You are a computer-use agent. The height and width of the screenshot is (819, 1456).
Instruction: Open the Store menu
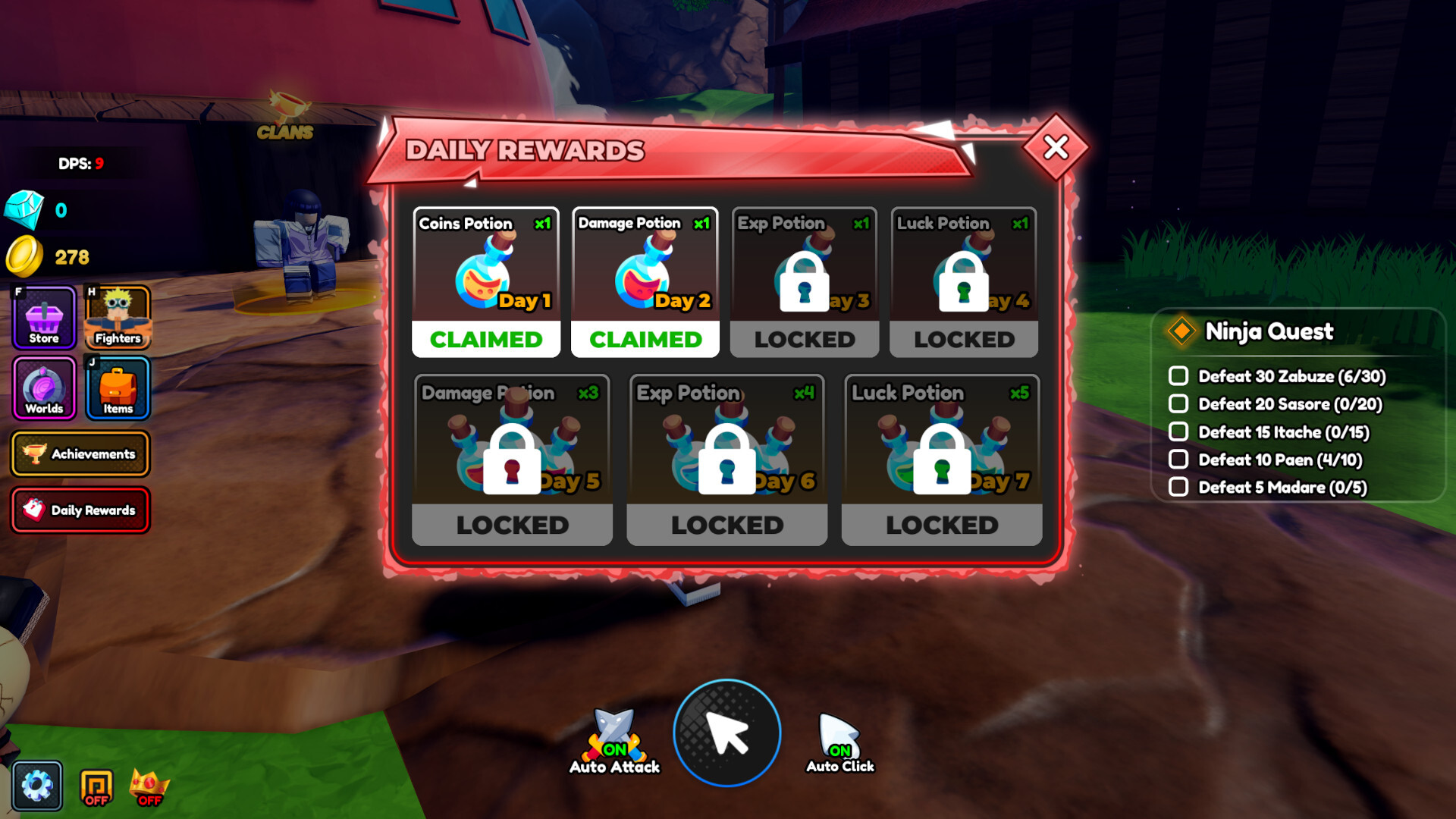(x=42, y=316)
